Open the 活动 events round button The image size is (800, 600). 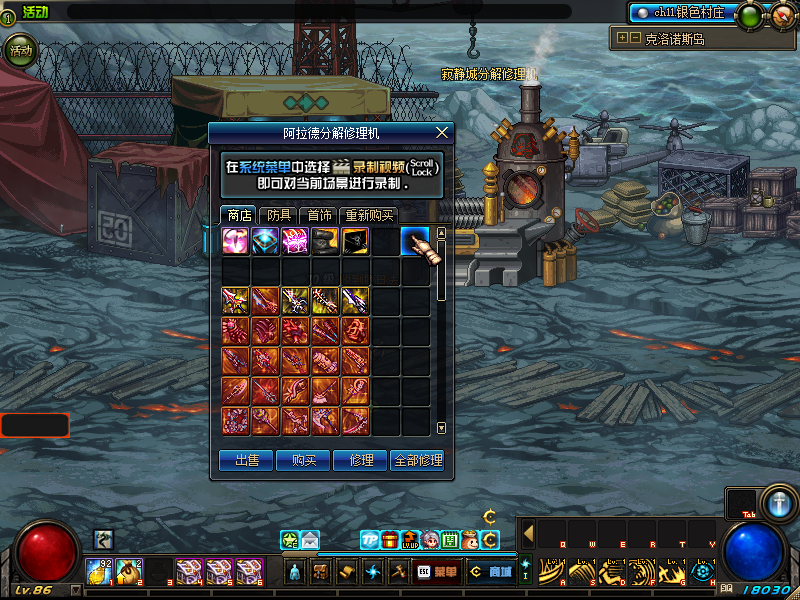point(19,49)
